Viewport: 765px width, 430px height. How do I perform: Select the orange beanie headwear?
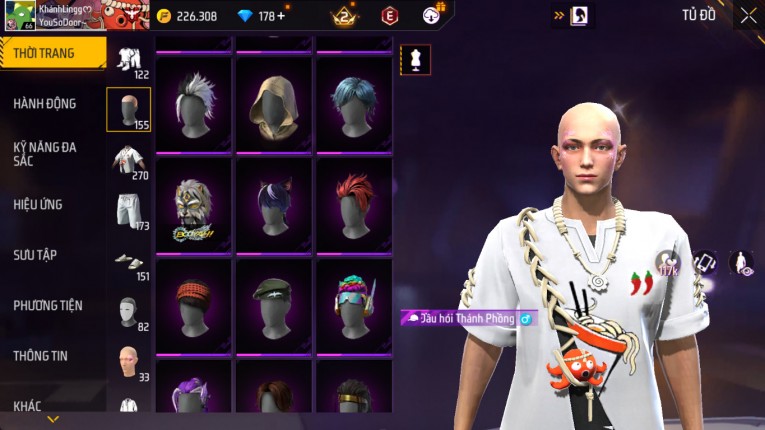coord(194,305)
